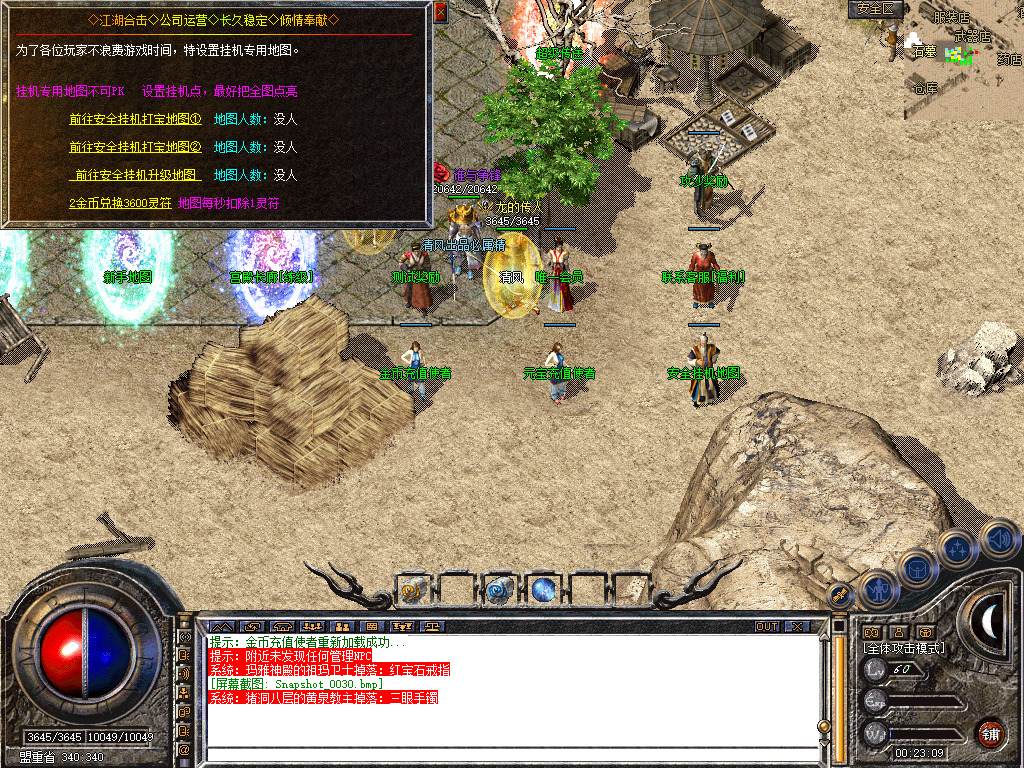Toggle sound with the speaker round button

point(999,539)
